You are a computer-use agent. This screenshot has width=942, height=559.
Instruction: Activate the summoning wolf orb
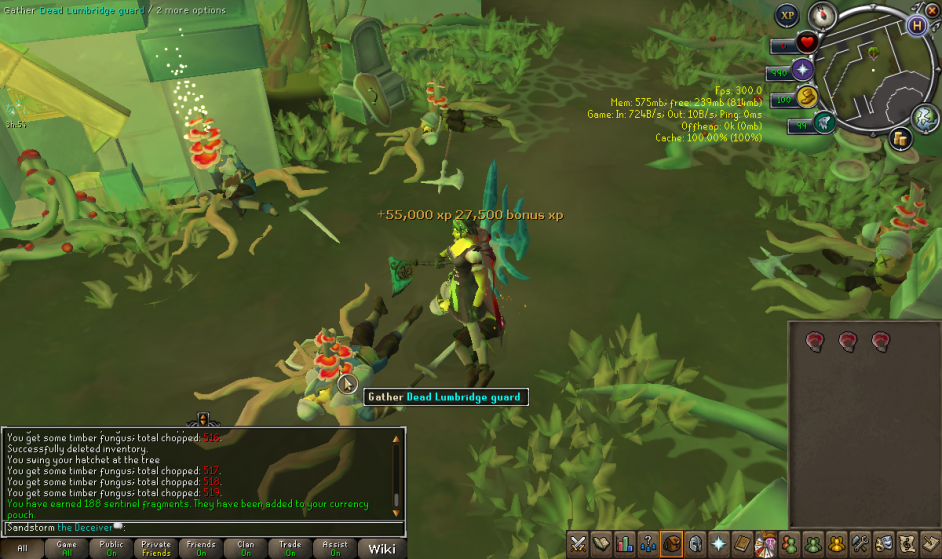coord(824,122)
